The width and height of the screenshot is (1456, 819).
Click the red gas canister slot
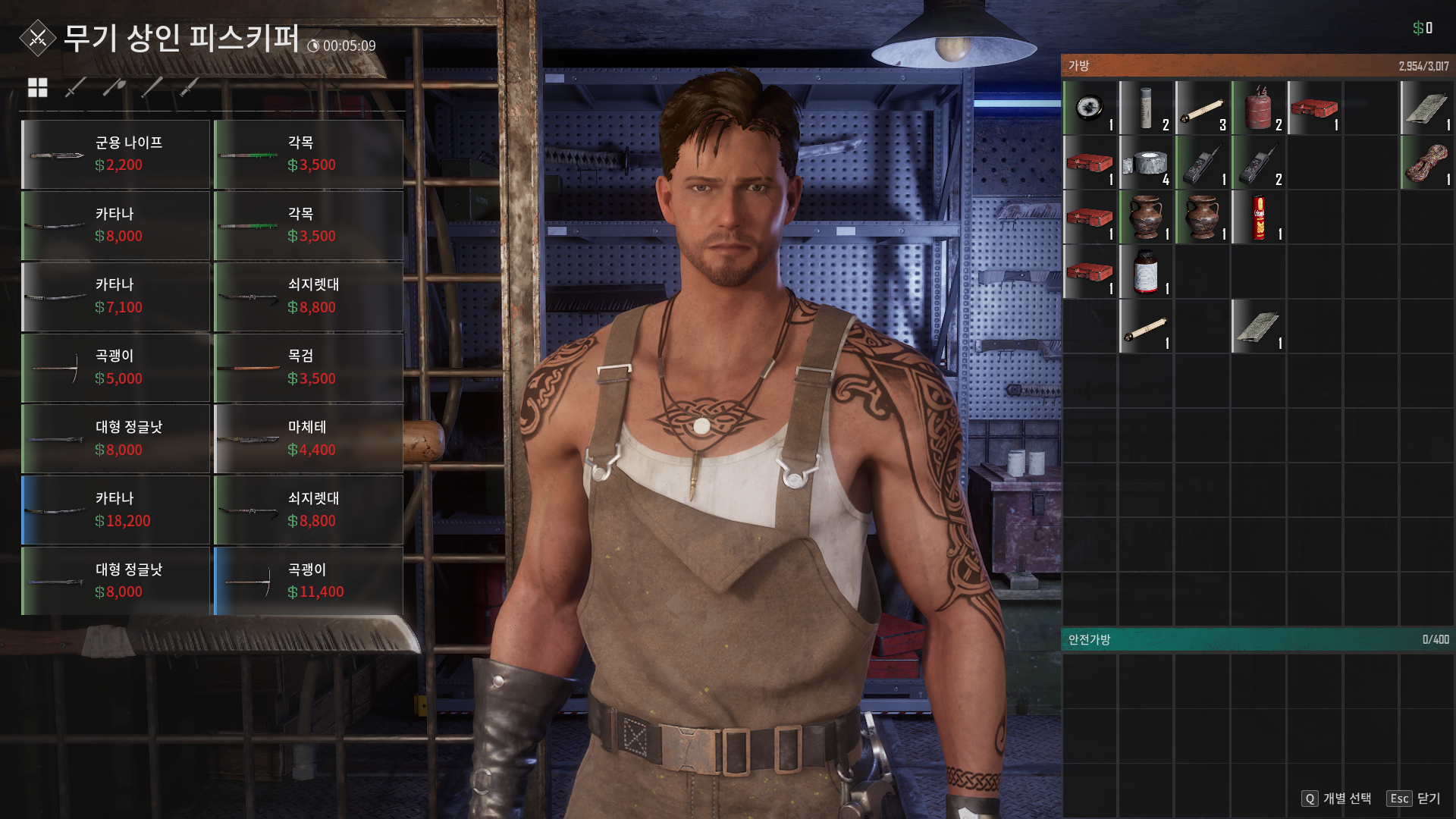click(x=1258, y=108)
